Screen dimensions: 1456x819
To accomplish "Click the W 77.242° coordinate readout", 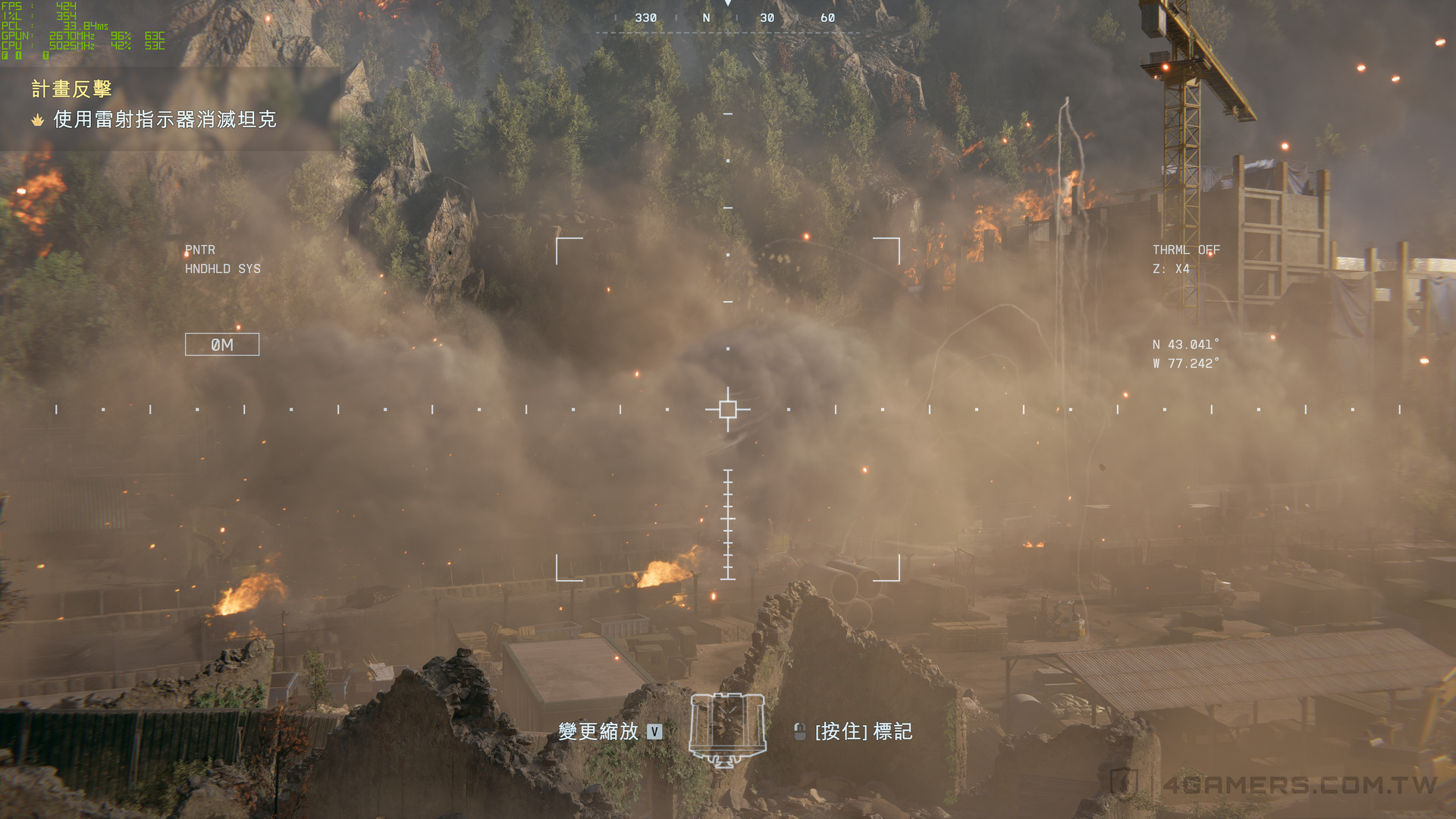I will click(1185, 363).
